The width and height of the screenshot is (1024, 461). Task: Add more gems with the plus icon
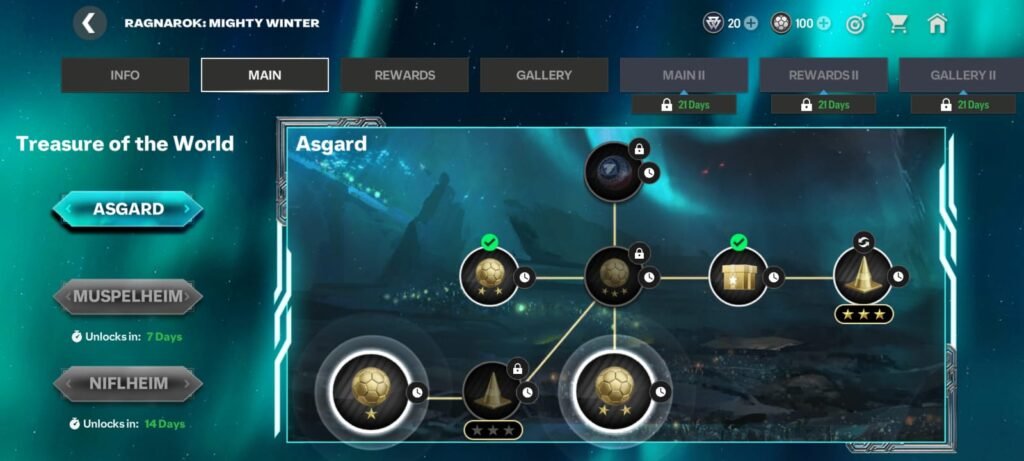pos(751,24)
